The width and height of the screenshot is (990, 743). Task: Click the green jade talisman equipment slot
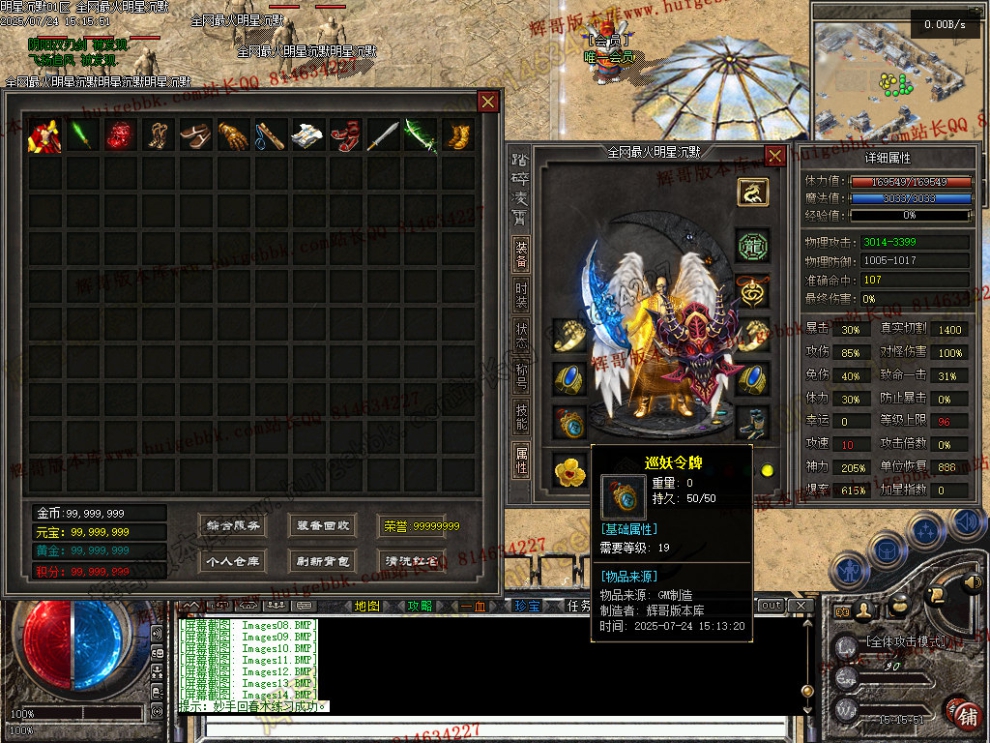click(751, 245)
